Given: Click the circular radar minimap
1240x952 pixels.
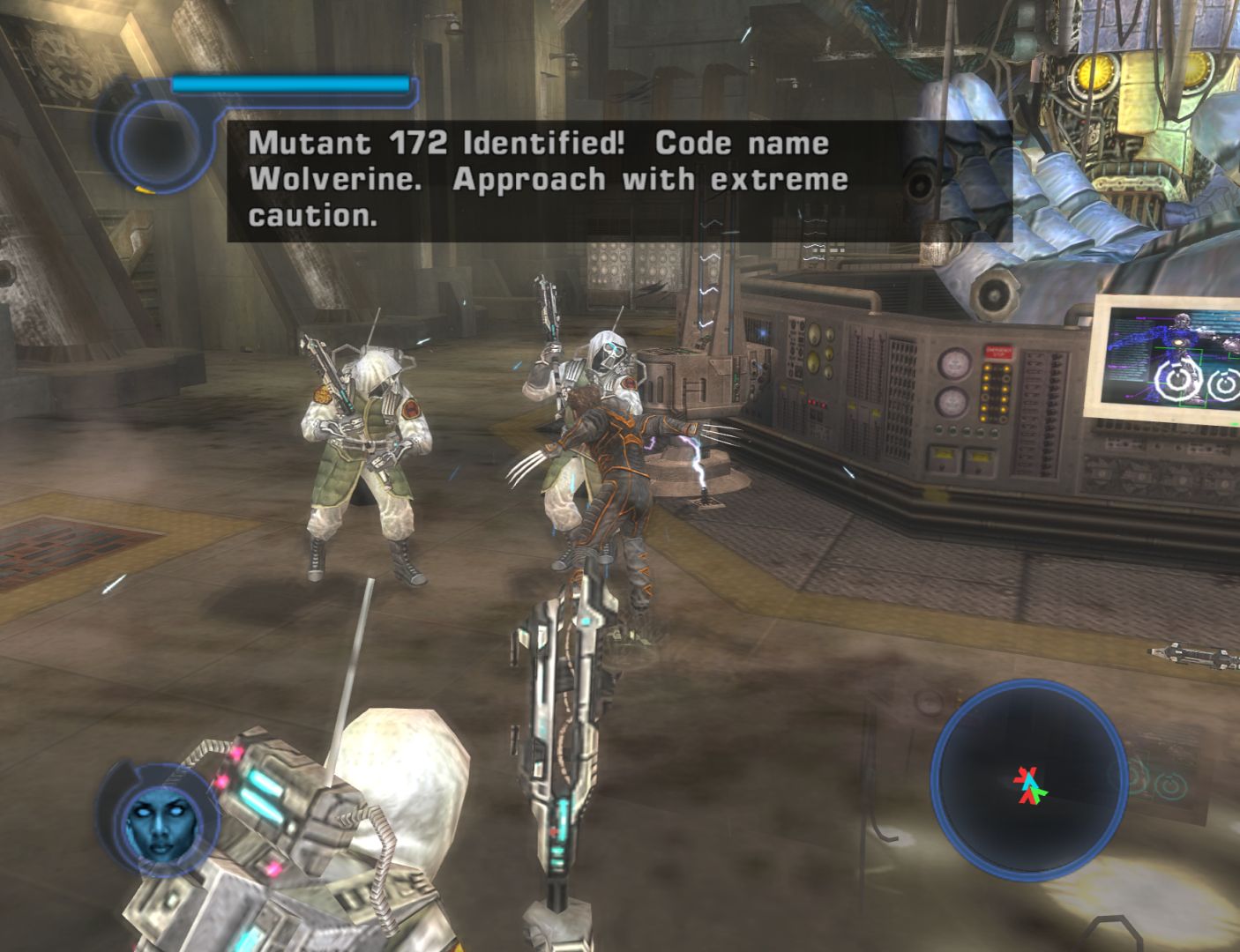Looking at the screenshot, I should (x=1029, y=782).
